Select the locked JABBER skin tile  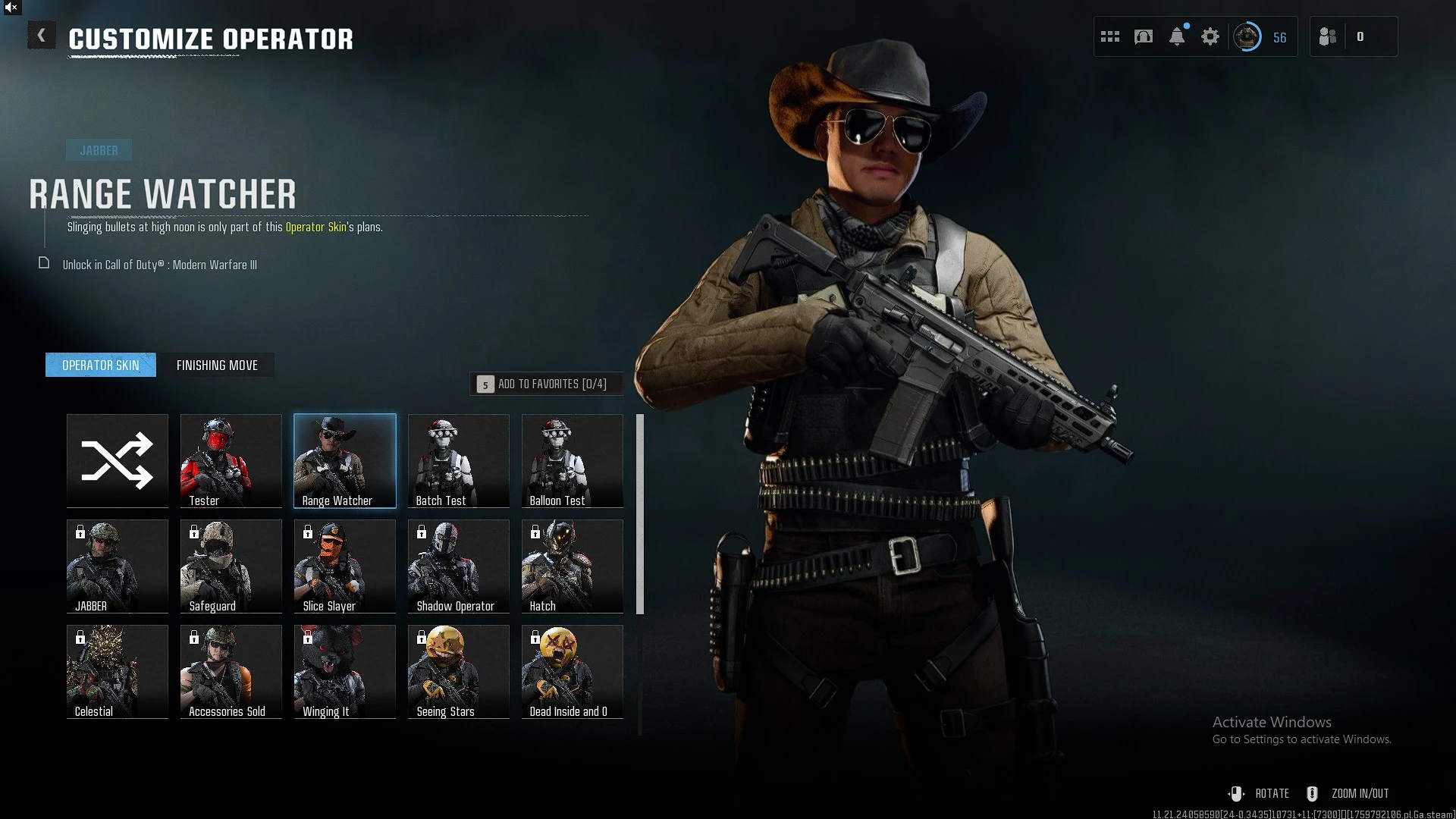pyautogui.click(x=118, y=566)
